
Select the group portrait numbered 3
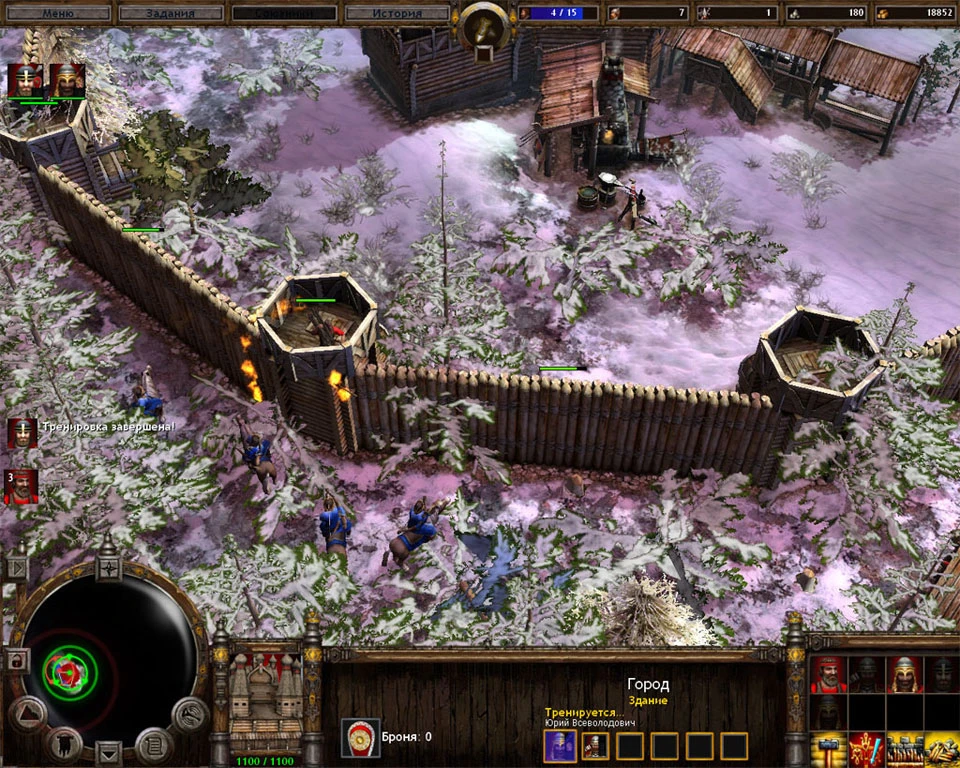pos(21,485)
